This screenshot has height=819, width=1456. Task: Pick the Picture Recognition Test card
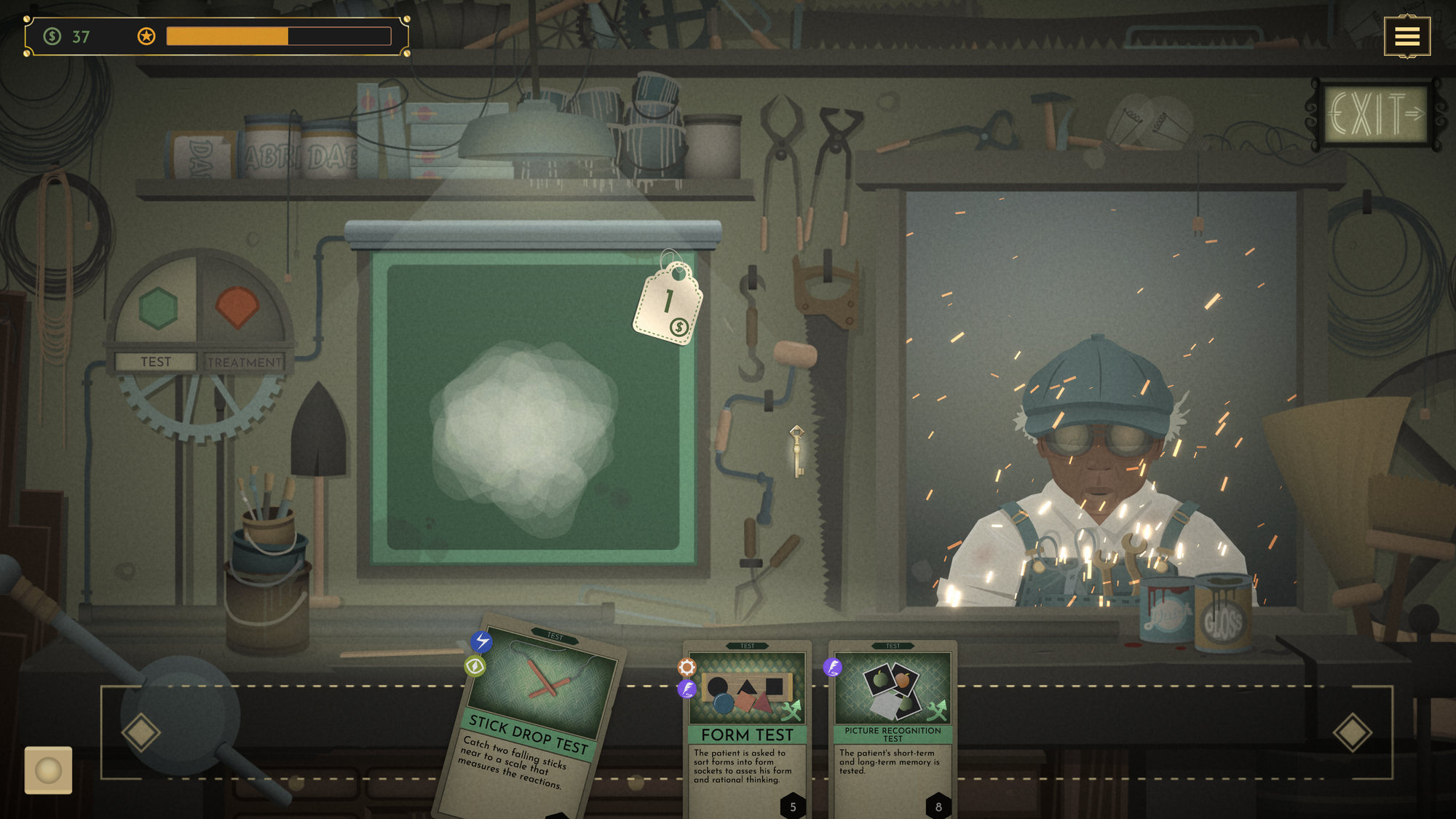coord(893,728)
